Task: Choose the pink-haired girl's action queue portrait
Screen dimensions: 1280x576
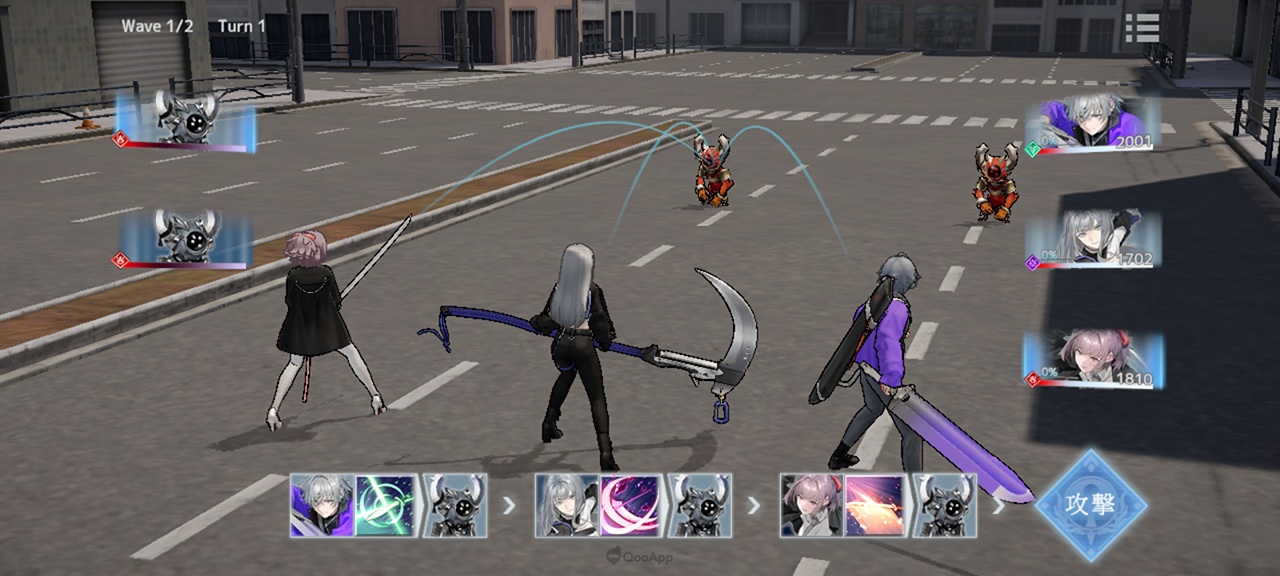Action: pos(812,505)
